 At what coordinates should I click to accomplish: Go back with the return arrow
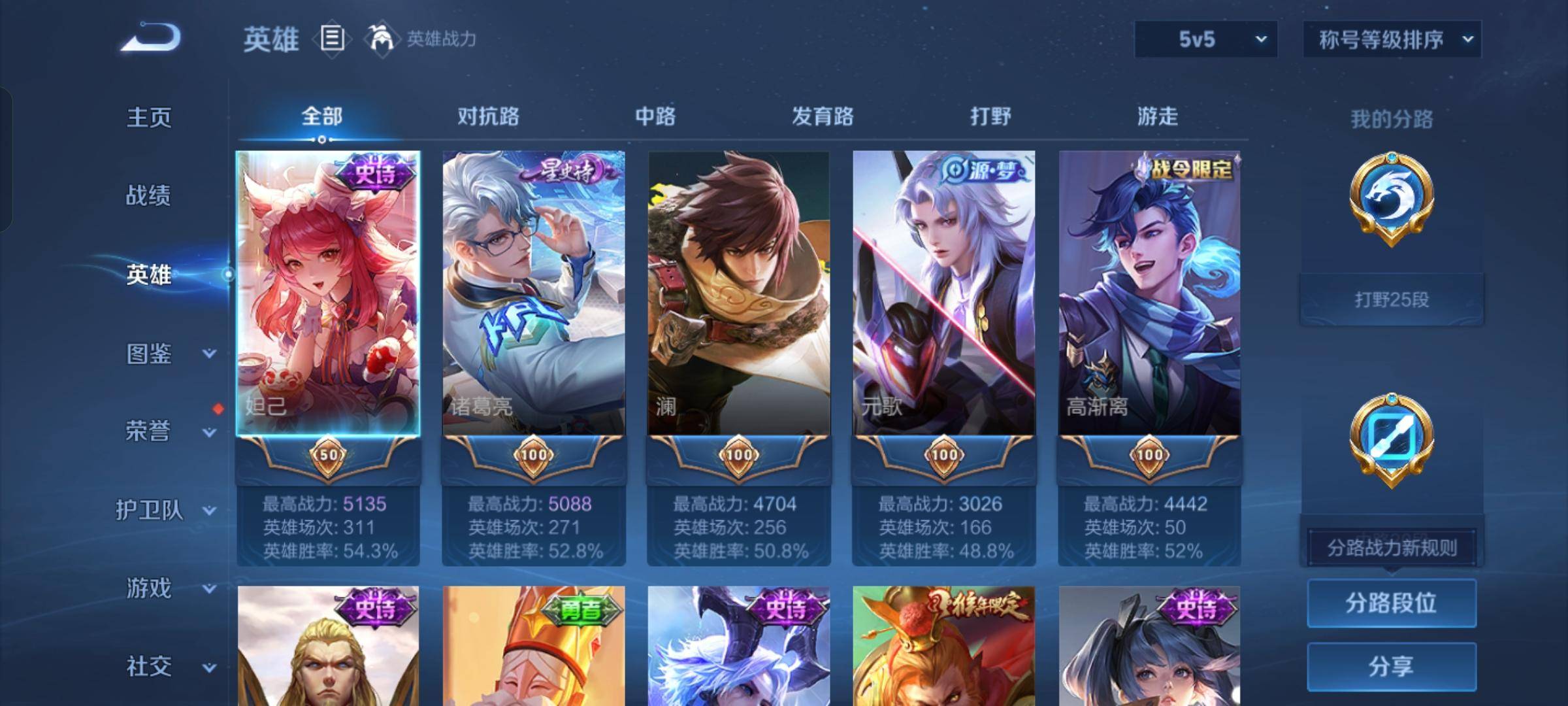[x=151, y=38]
